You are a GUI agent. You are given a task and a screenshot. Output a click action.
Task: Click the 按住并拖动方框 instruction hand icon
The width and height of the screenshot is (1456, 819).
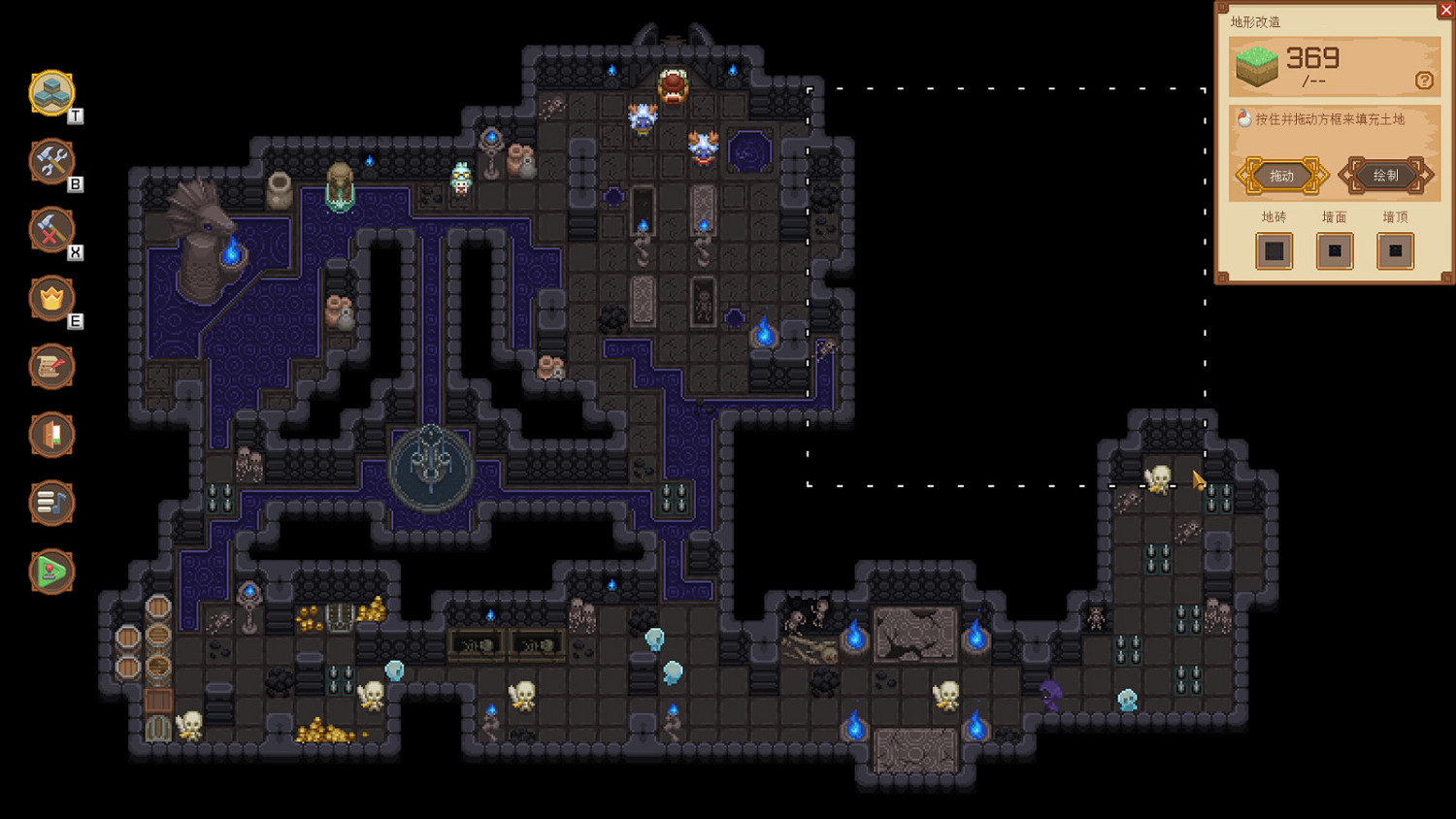[1242, 119]
